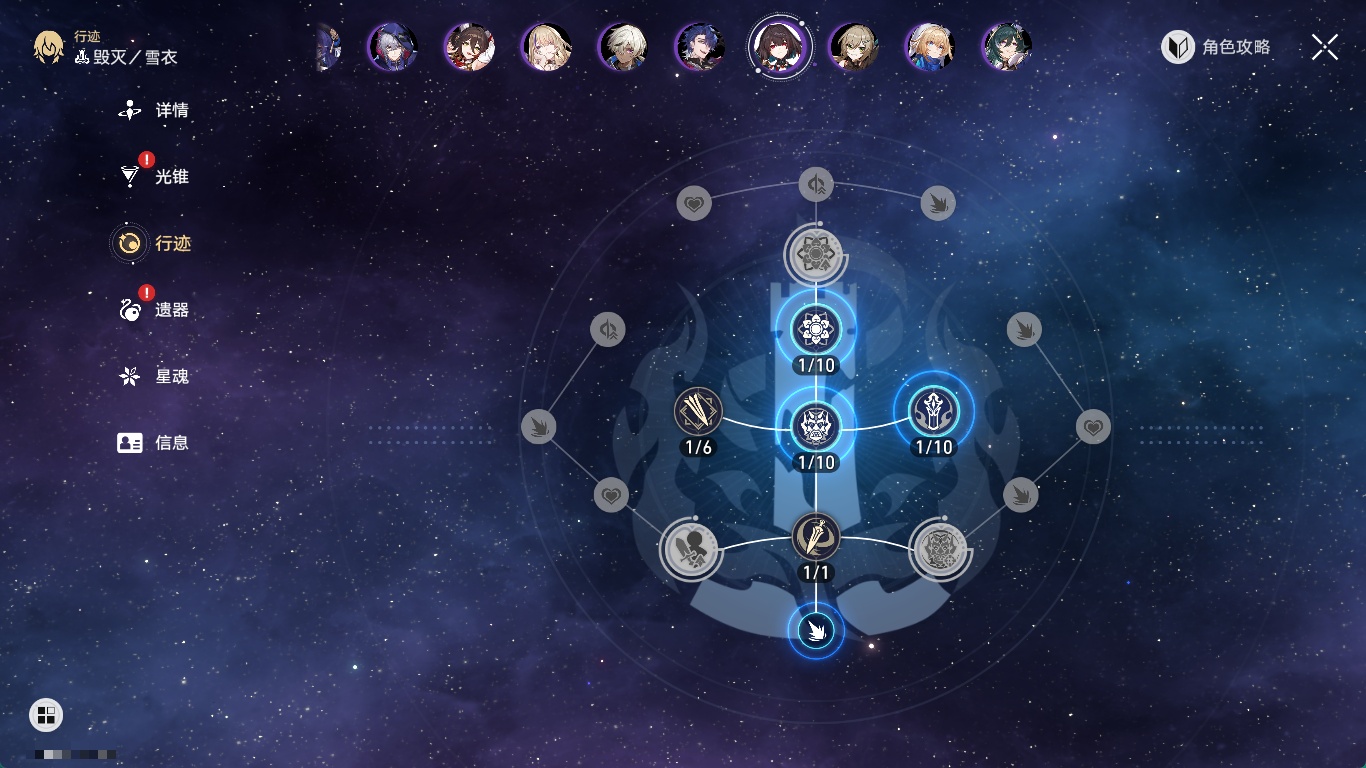Switch to the green-haired character portrait

point(1006,46)
